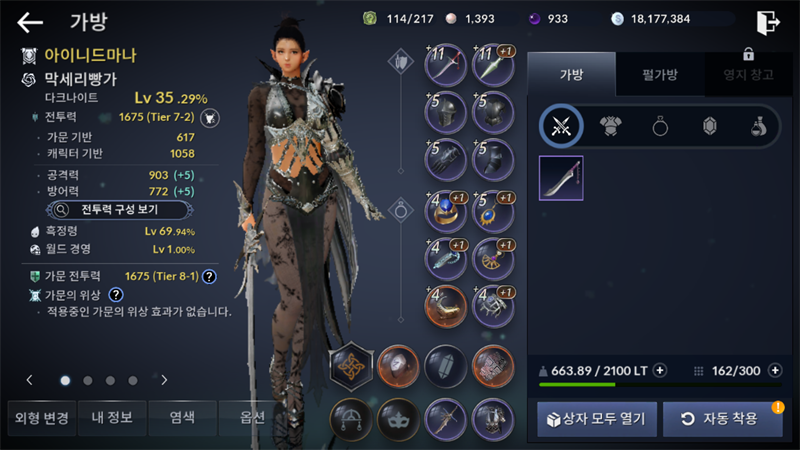800x450 pixels.
Task: Show the armor category filter
Action: click(x=610, y=126)
